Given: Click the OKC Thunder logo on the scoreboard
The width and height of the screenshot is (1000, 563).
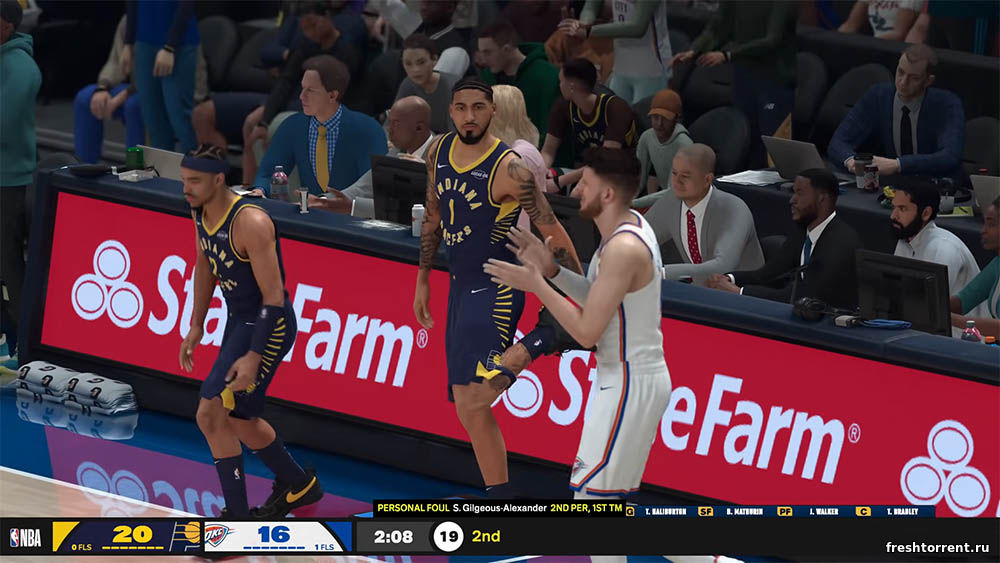Looking at the screenshot, I should coord(219,535).
